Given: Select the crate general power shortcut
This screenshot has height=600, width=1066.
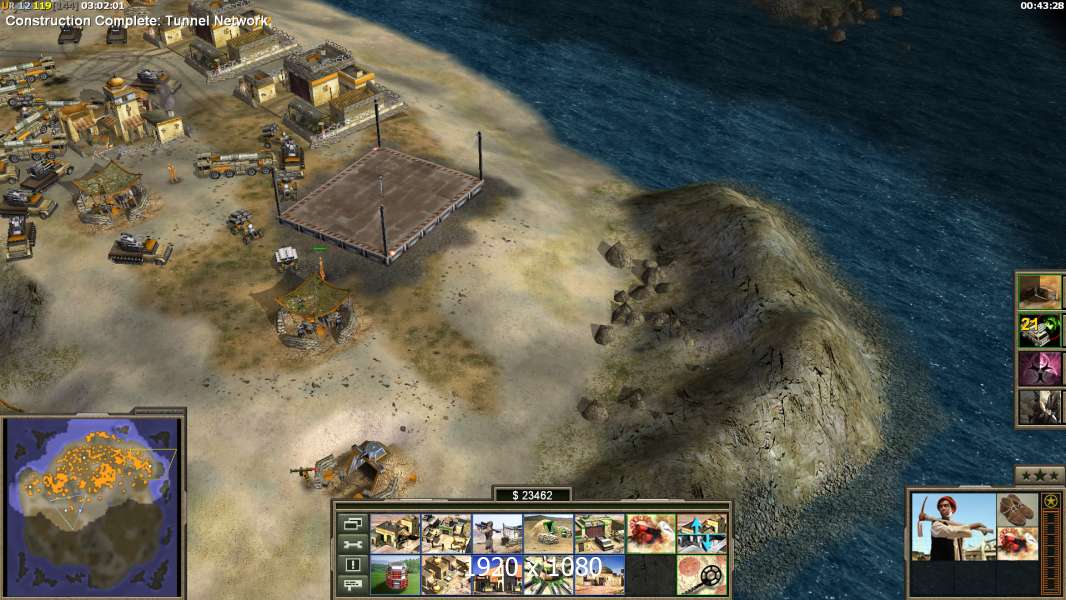Looking at the screenshot, I should (x=1039, y=290).
